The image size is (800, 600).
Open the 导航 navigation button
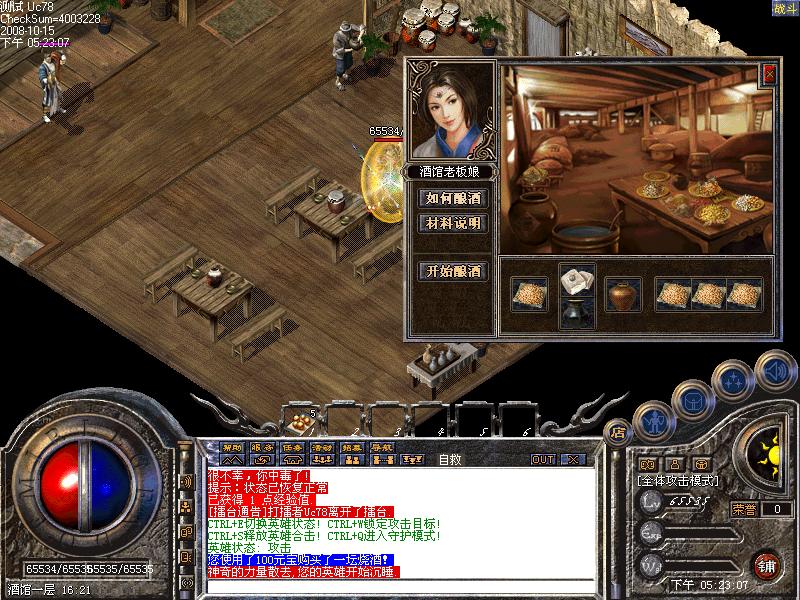tap(381, 447)
